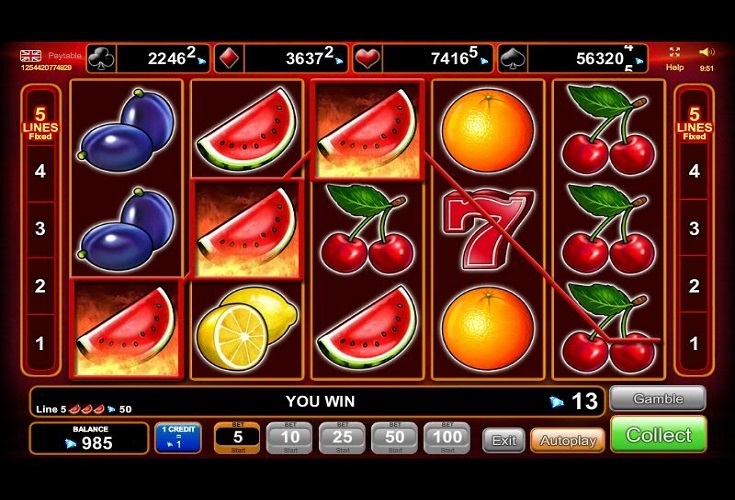
Task: Gamble the current win
Action: click(657, 399)
